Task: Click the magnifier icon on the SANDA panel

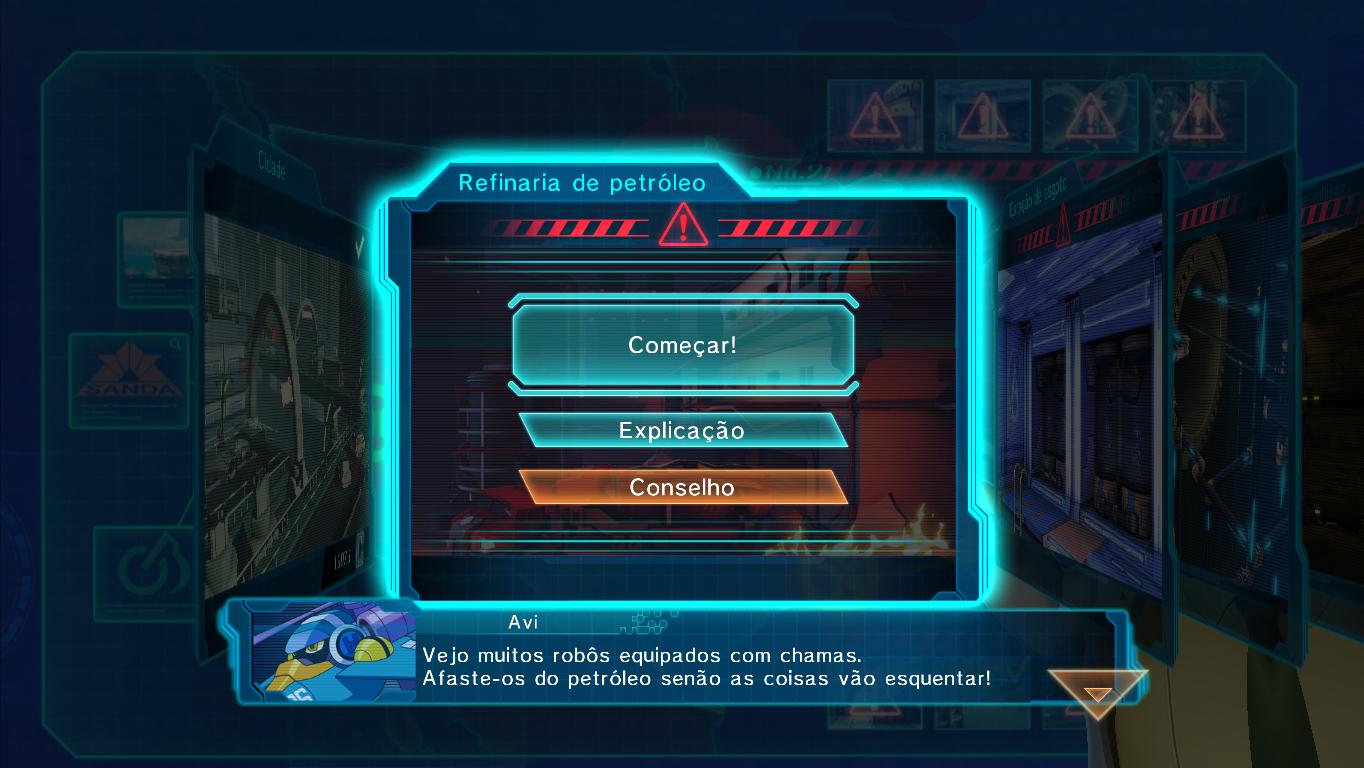Action: (175, 342)
